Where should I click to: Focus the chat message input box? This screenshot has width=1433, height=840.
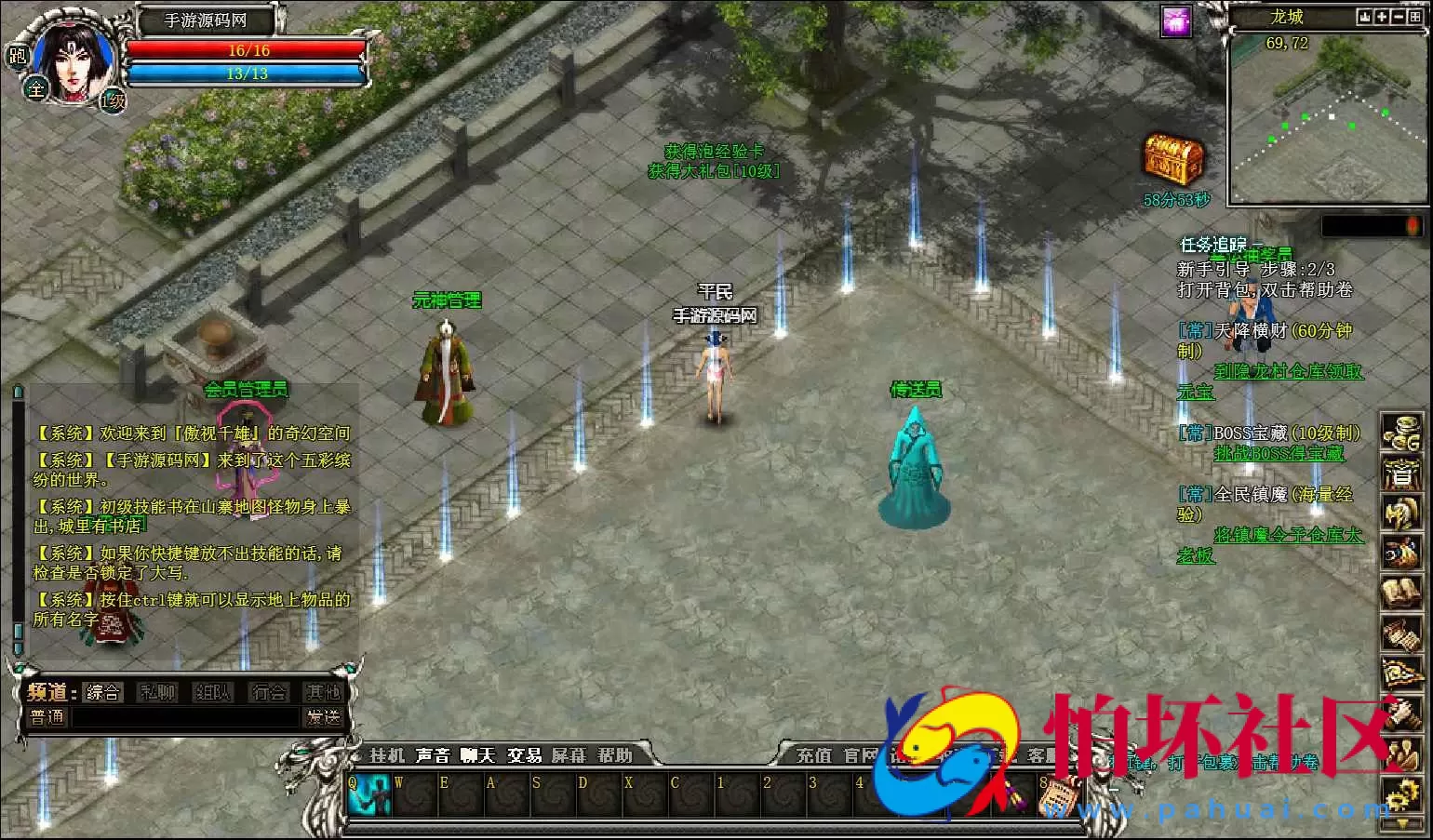click(x=186, y=718)
